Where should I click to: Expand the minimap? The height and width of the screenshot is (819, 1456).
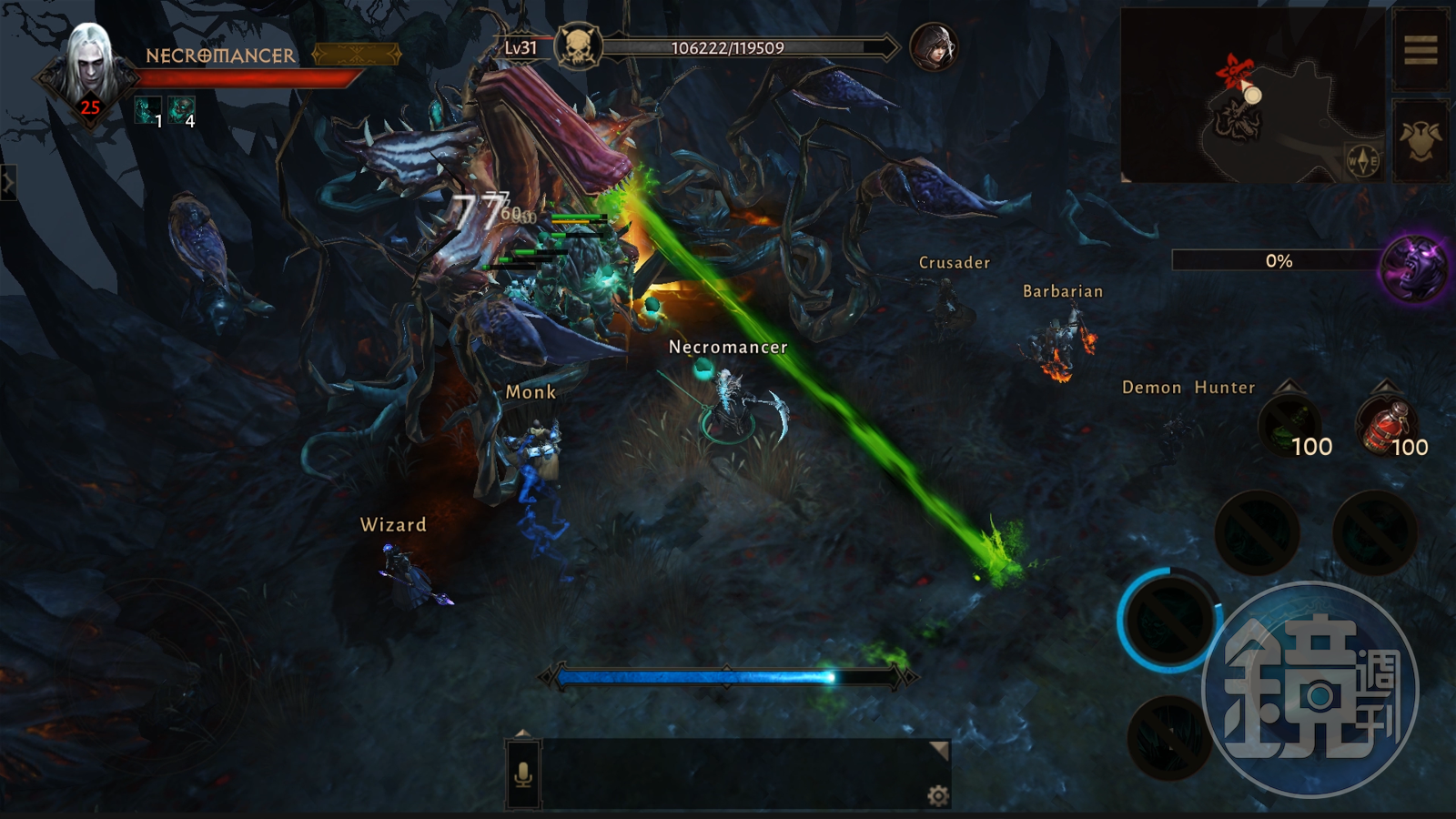1251,96
